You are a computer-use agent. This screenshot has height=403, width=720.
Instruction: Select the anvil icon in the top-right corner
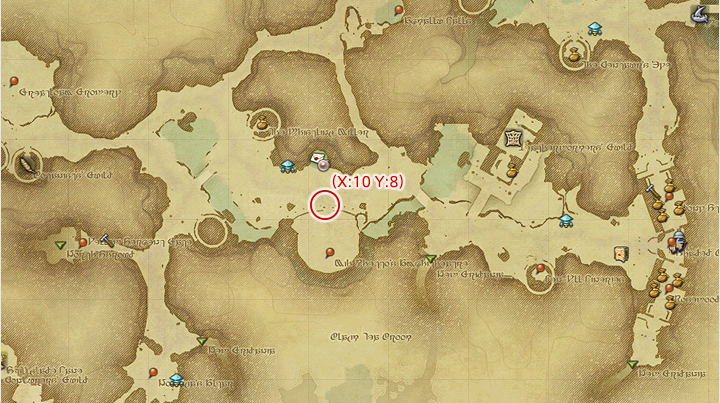point(700,12)
